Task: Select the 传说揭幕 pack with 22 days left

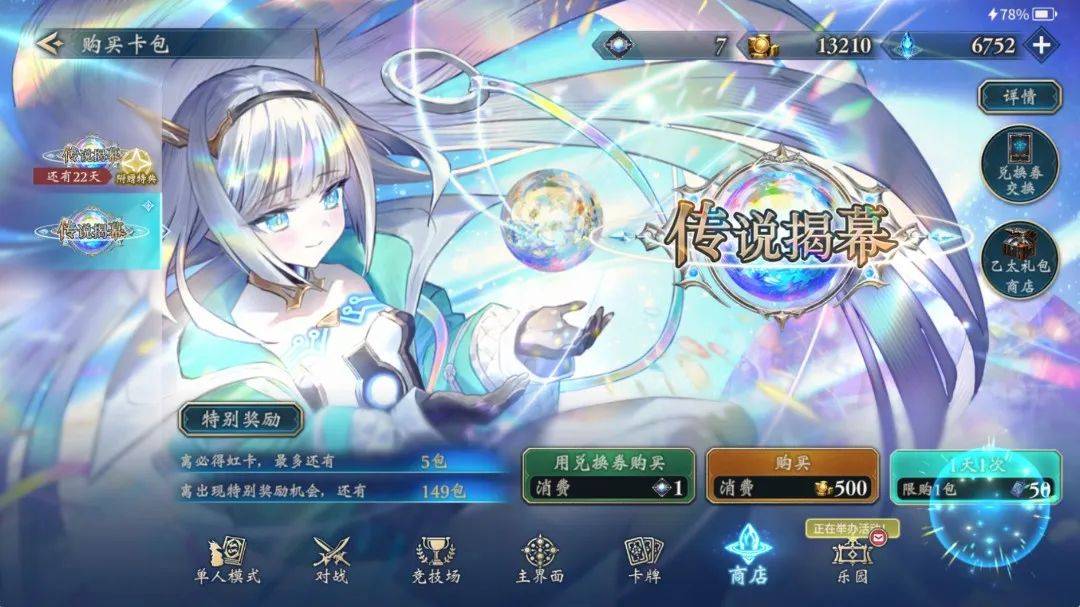Action: (x=97, y=160)
